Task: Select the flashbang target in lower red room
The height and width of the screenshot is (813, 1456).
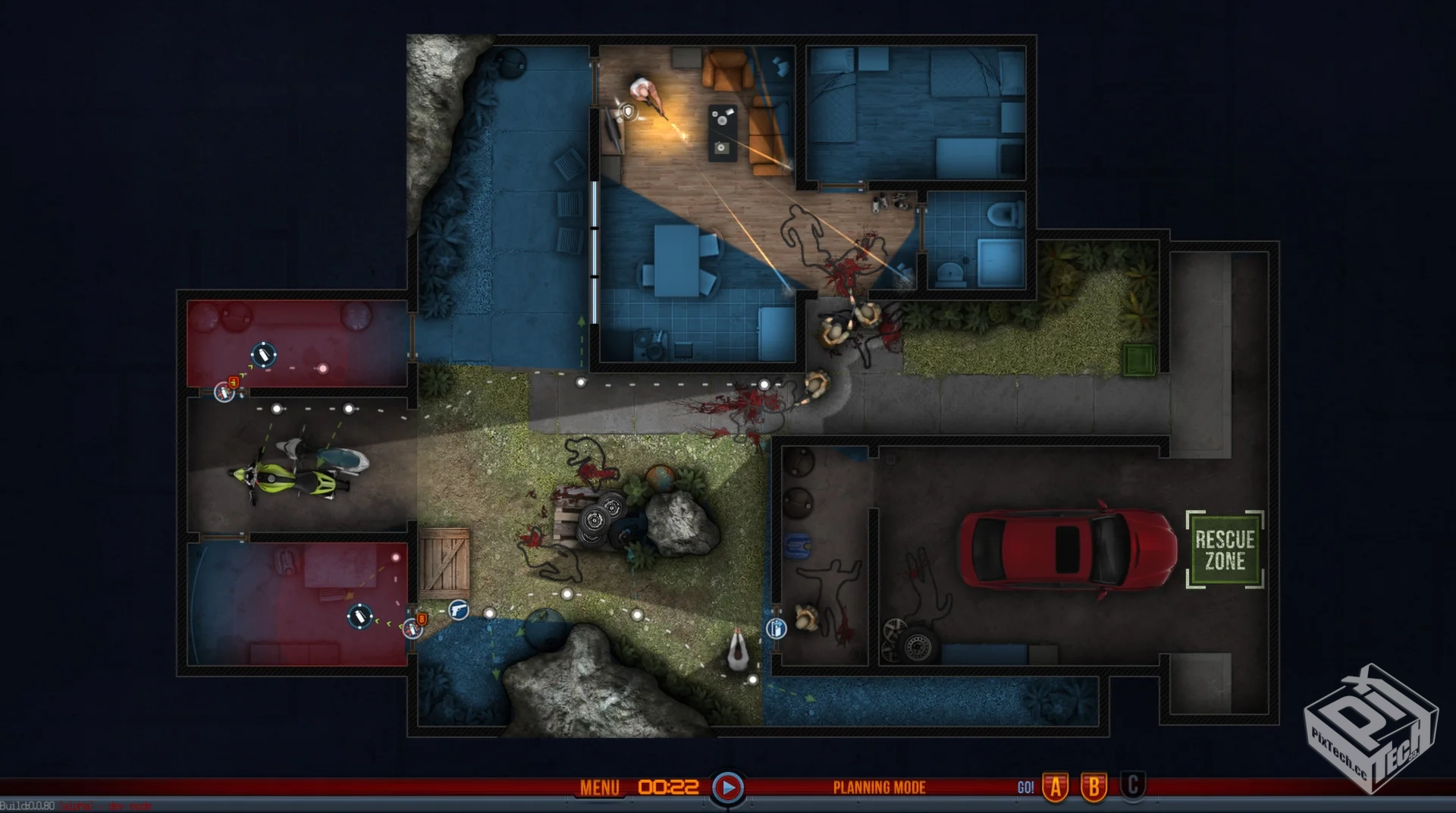Action: click(359, 616)
